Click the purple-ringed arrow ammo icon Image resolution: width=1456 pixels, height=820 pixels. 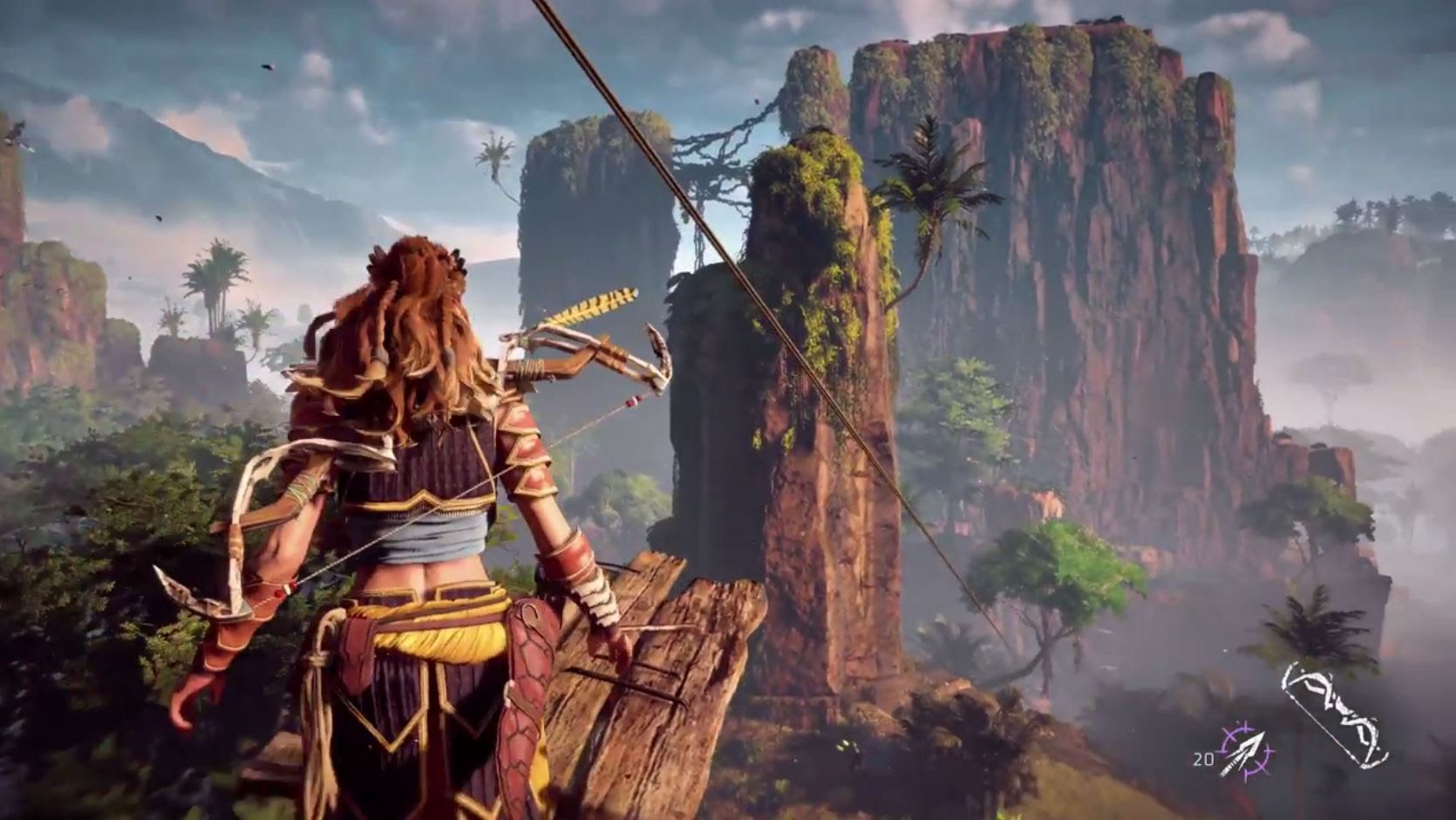click(x=1246, y=751)
